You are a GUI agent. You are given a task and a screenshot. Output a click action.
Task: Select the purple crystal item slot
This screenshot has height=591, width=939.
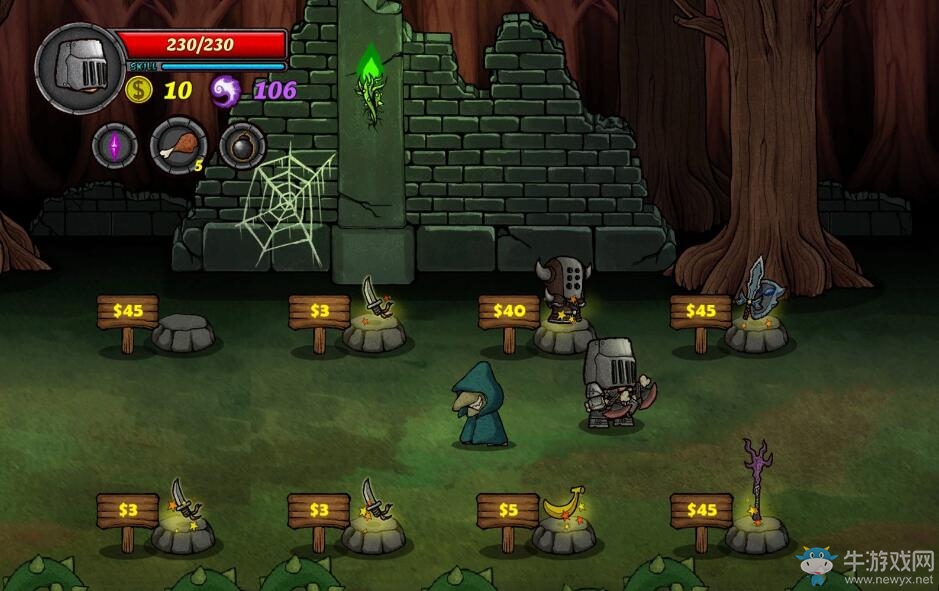coord(114,146)
